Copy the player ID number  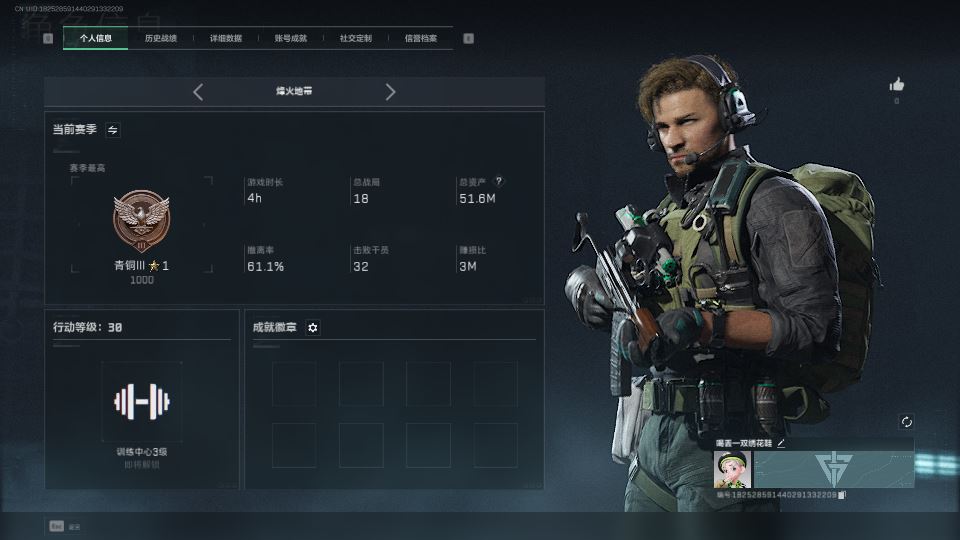(842, 495)
